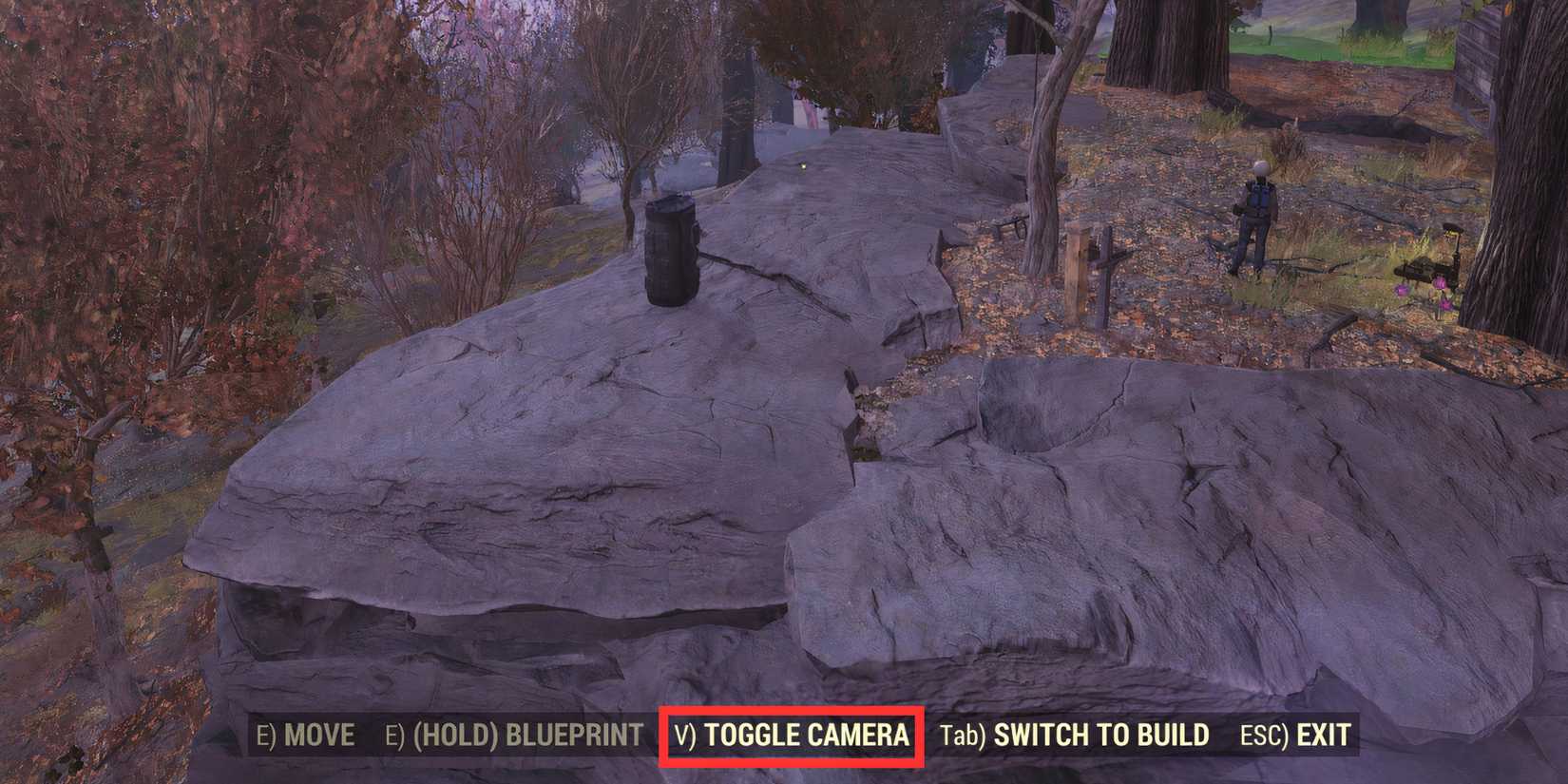Click the highlighted V) key prompt
The height and width of the screenshot is (784, 1568).
685,735
